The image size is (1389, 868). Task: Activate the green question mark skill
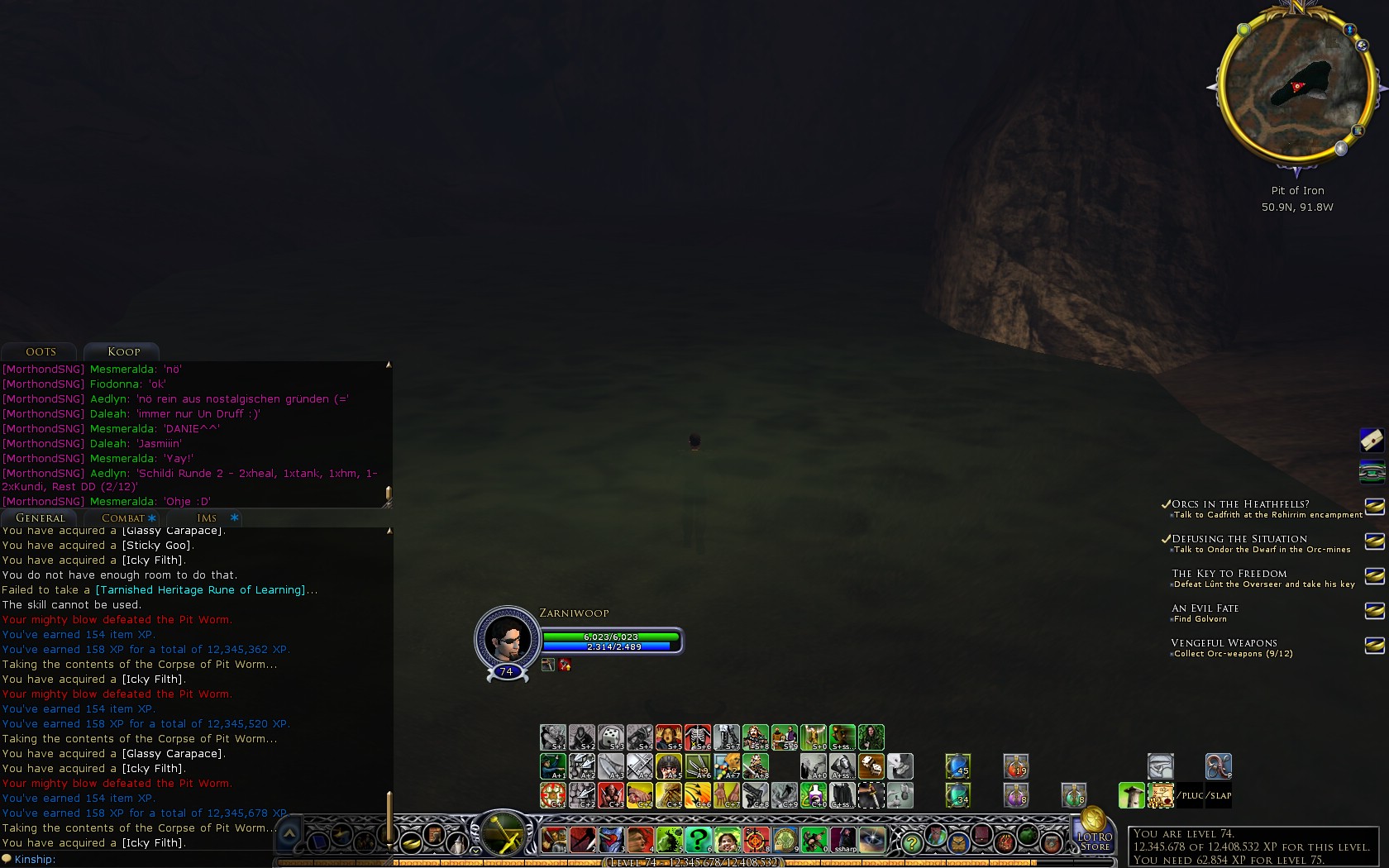[x=698, y=841]
